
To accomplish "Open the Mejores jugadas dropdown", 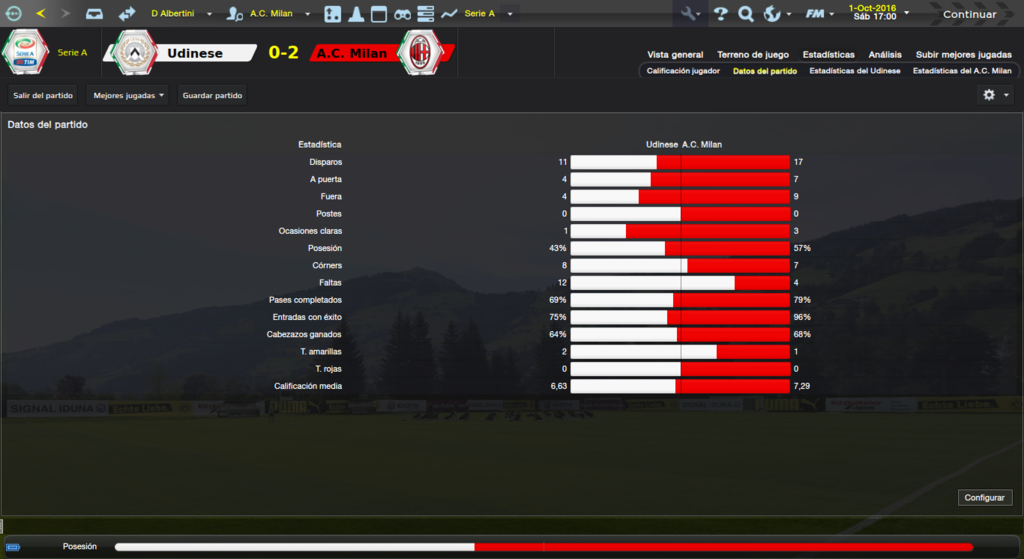I will pyautogui.click(x=128, y=95).
